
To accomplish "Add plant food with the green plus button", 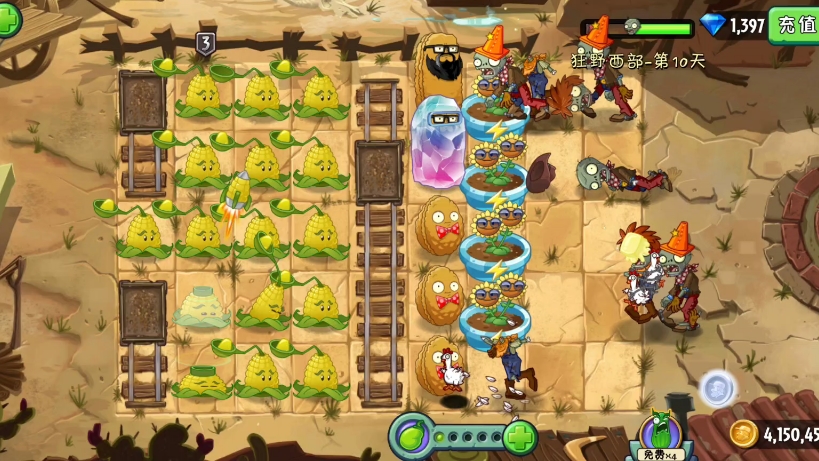I will coord(519,437).
